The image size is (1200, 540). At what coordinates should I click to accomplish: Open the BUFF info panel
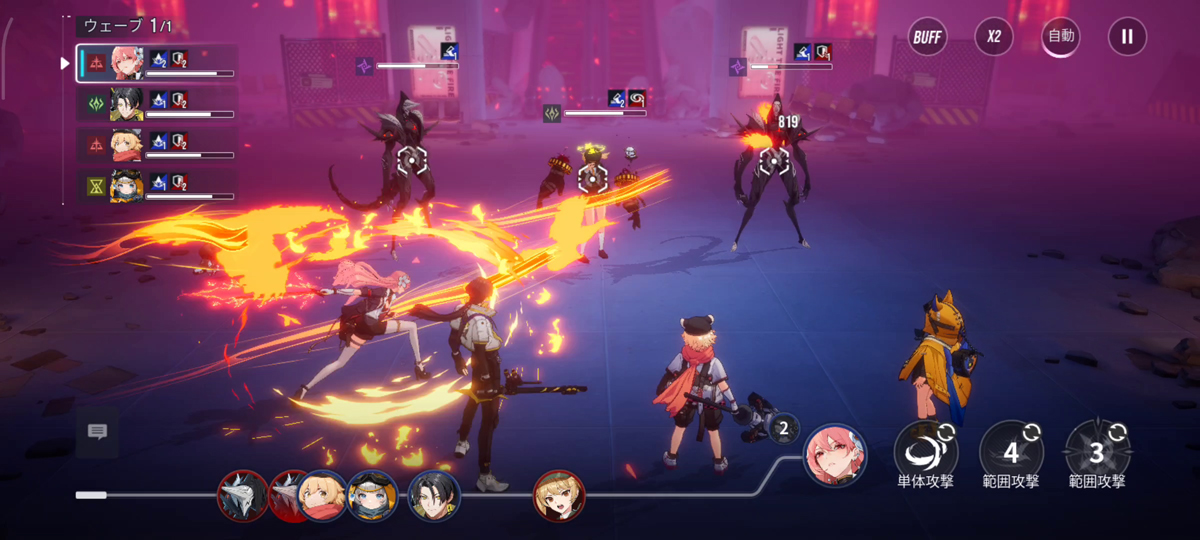coord(928,37)
